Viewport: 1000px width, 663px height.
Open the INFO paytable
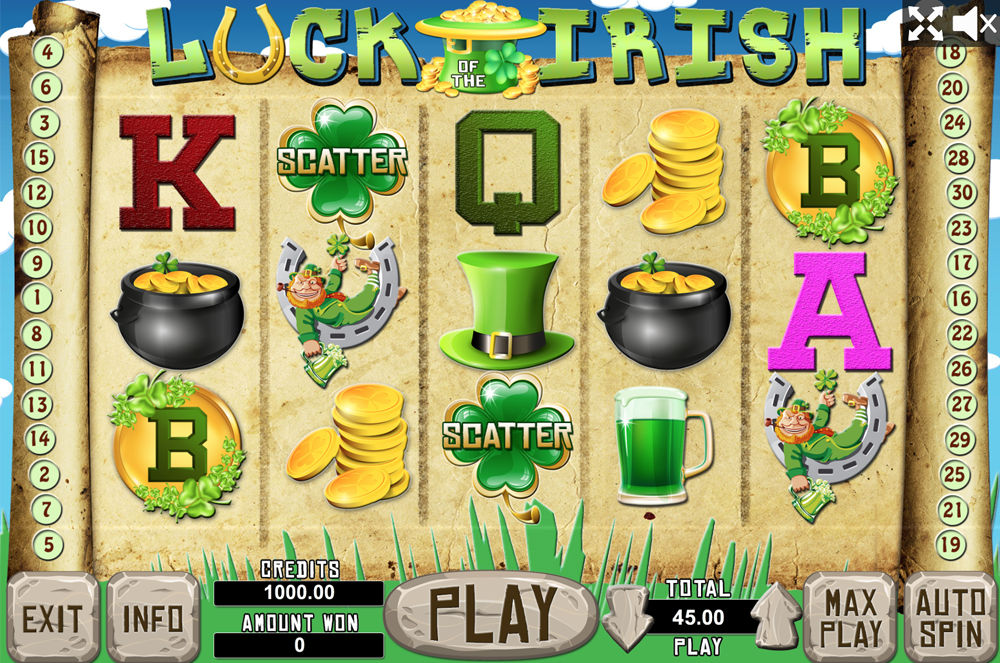153,618
